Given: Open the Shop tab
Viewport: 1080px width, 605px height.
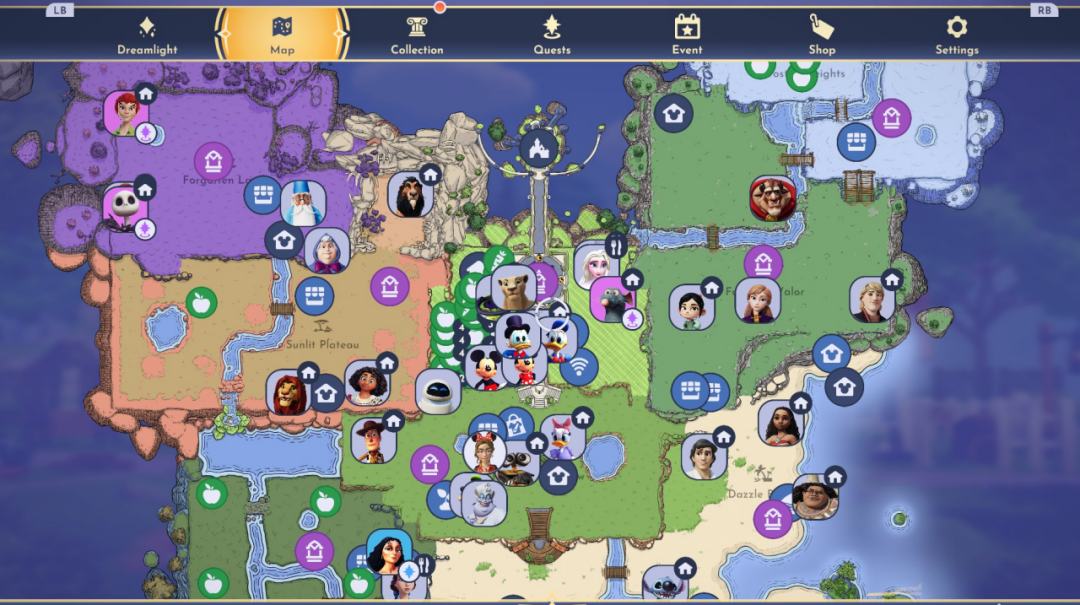Looking at the screenshot, I should (821, 35).
